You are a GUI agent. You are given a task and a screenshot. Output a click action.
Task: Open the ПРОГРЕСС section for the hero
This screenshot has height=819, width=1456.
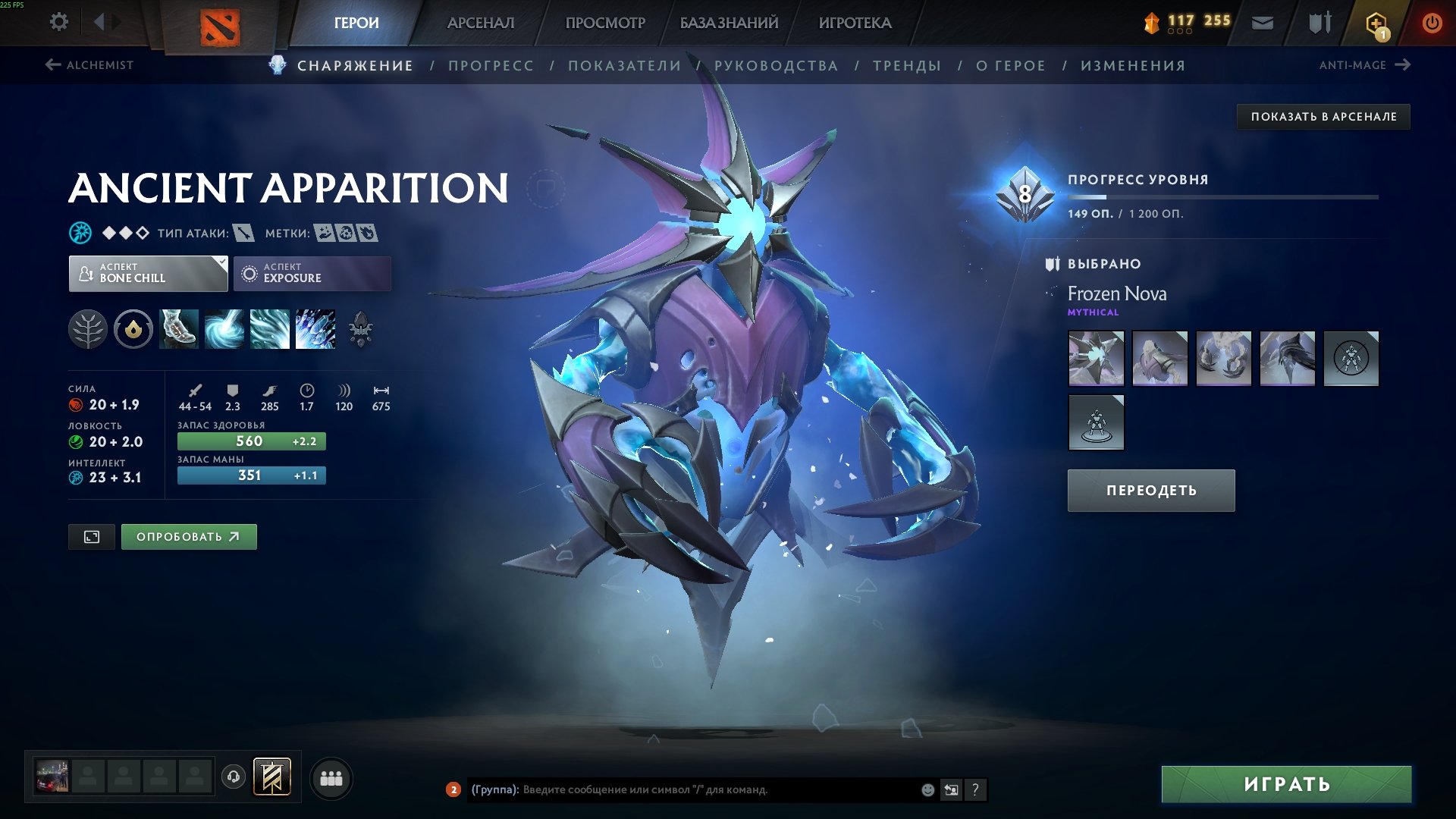tap(490, 65)
